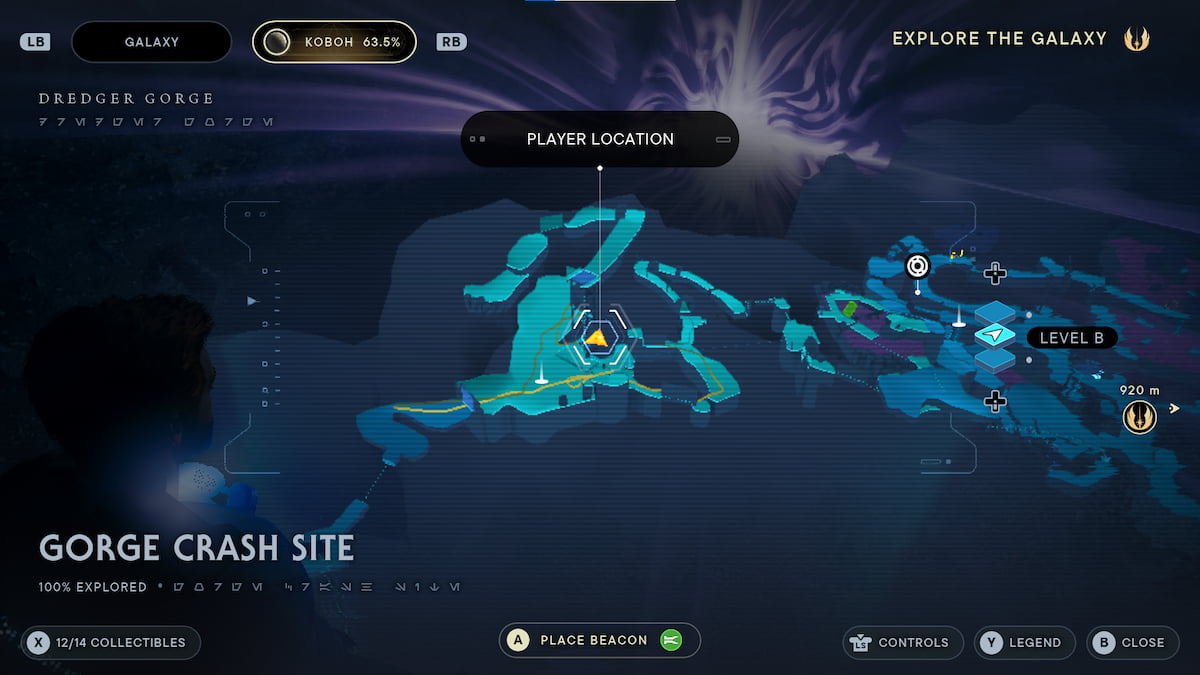Go up one level with upper plus
1200x675 pixels.
[x=994, y=272]
